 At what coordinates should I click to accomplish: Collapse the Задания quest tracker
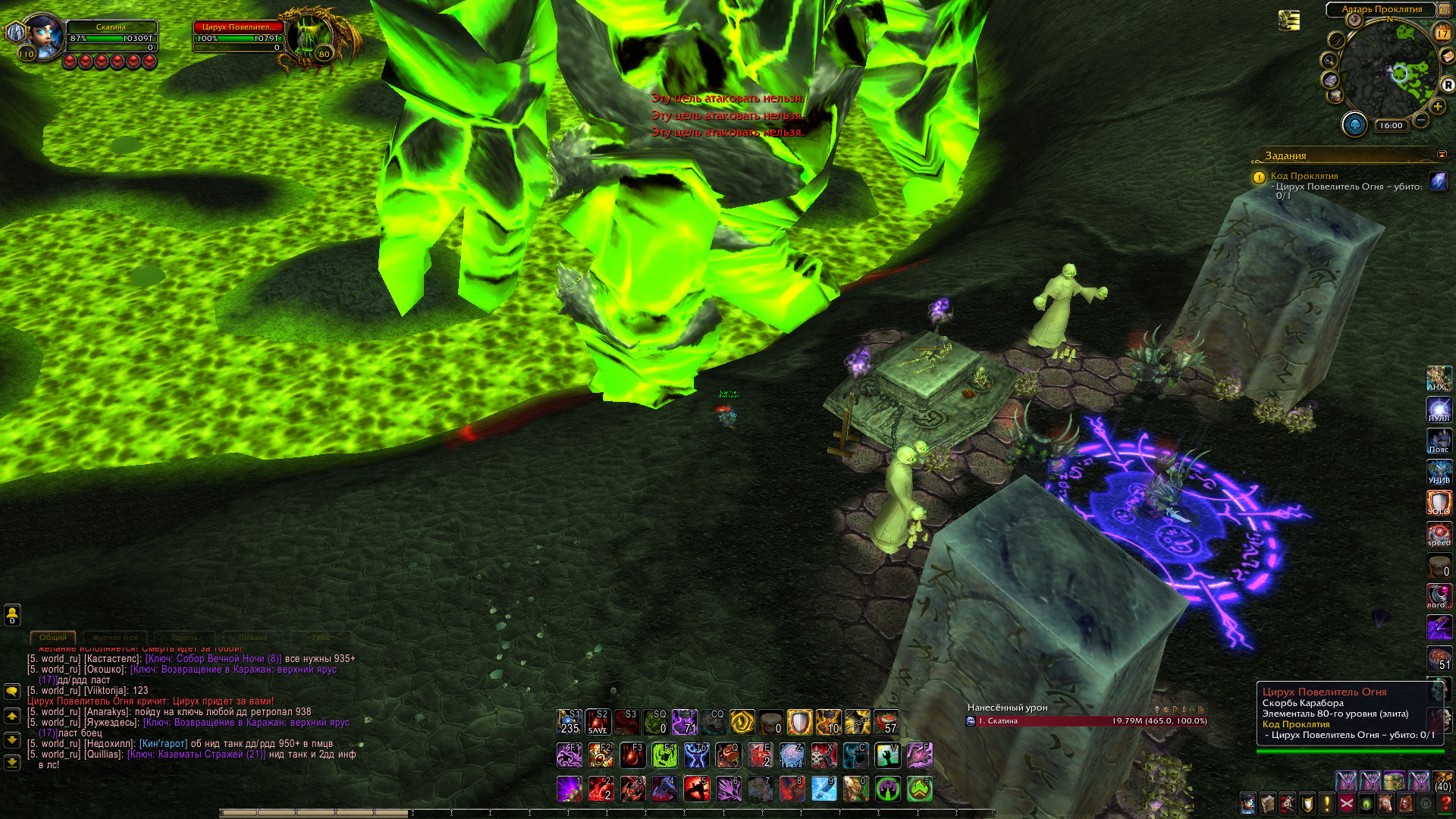pyautogui.click(x=1442, y=155)
